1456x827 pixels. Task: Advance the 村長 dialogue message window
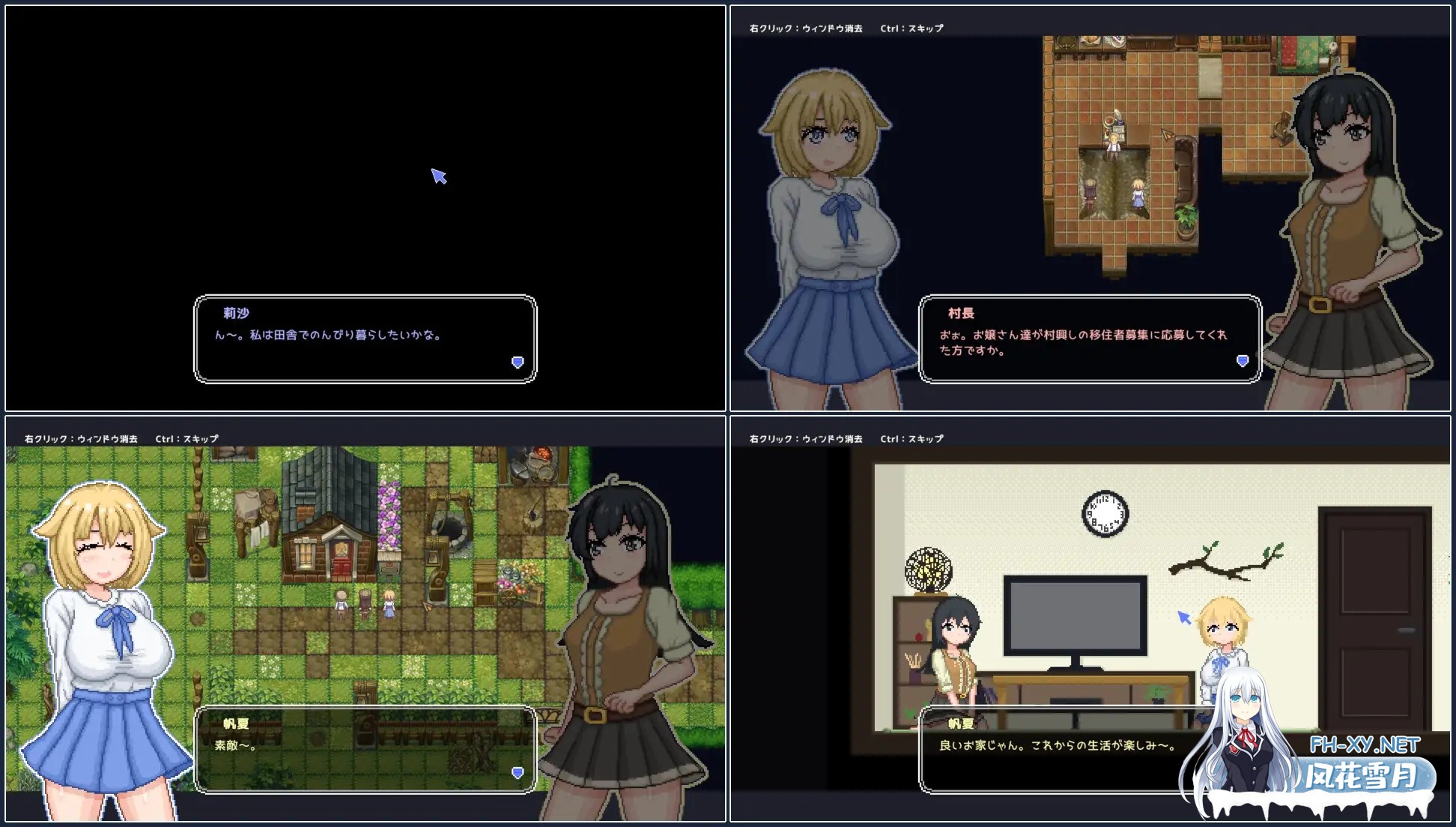pos(1090,339)
